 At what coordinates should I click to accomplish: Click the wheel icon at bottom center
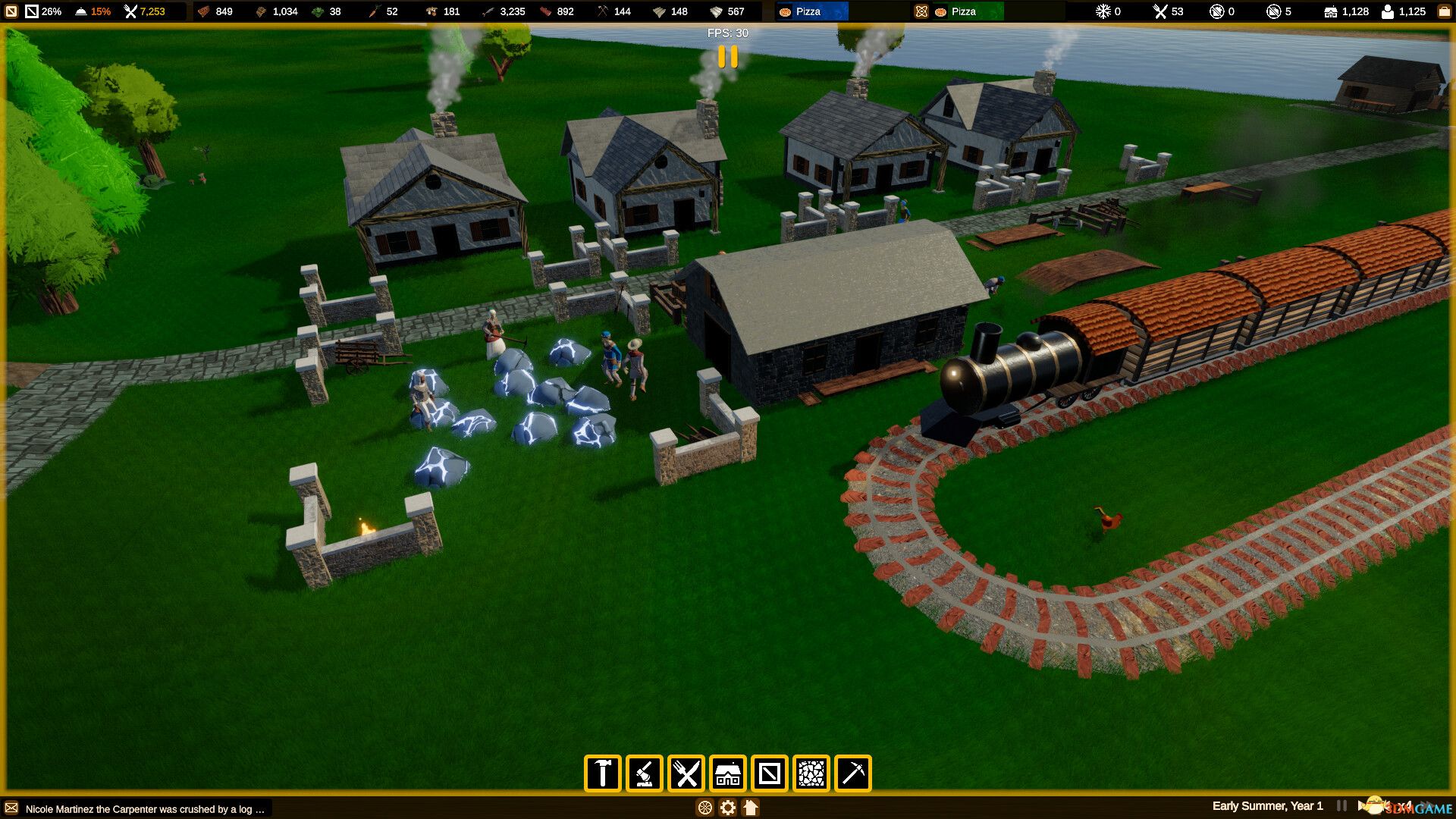click(x=704, y=808)
